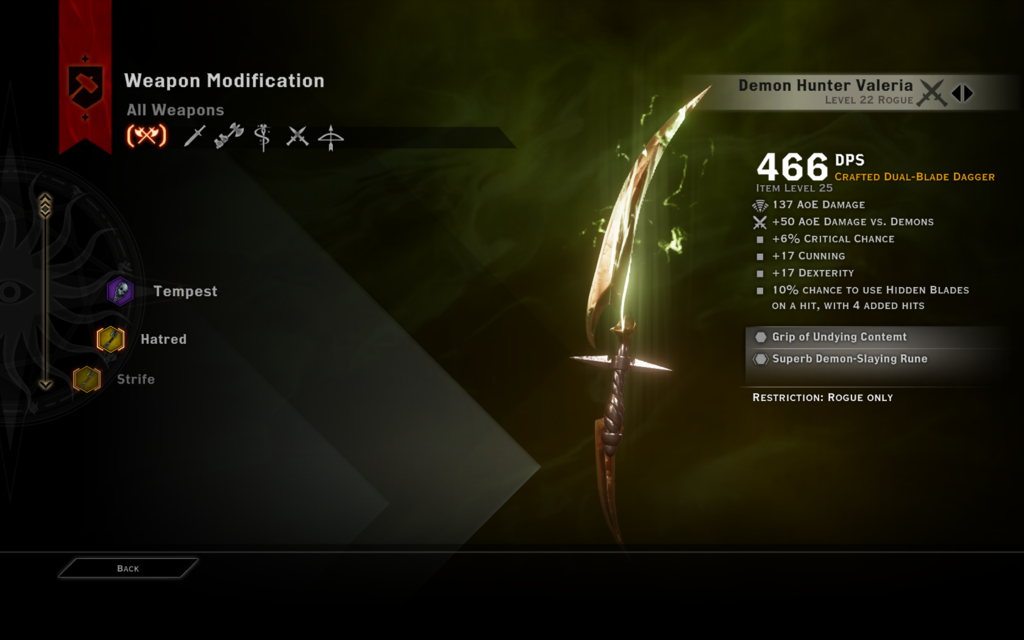Open the staff weapon category
Viewport: 1024px width, 640px height.
[263, 136]
